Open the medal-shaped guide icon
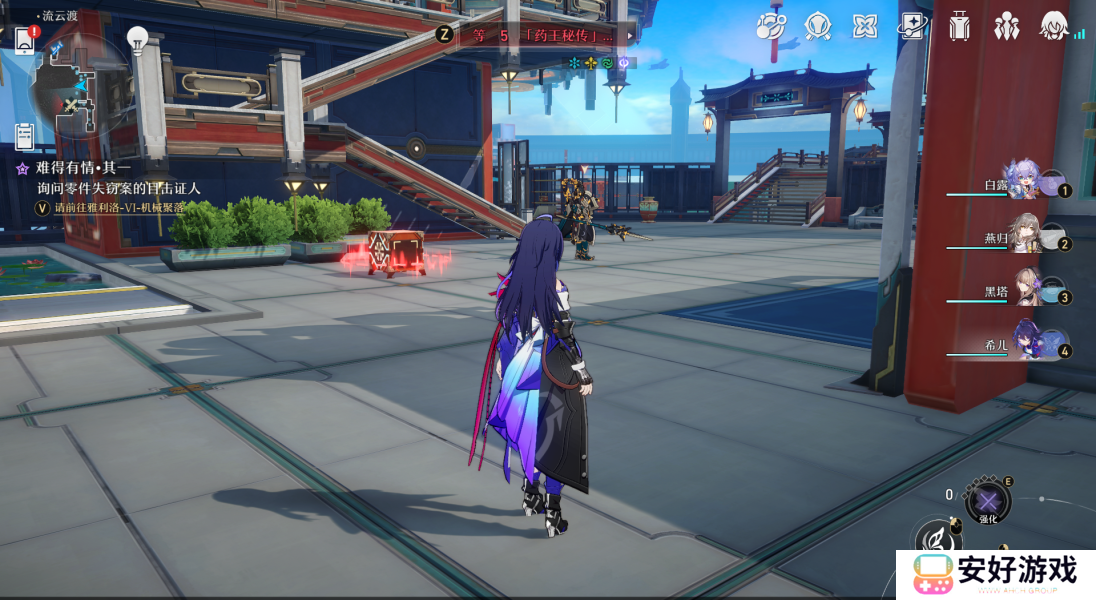Image resolution: width=1096 pixels, height=600 pixels. pyautogui.click(x=818, y=26)
